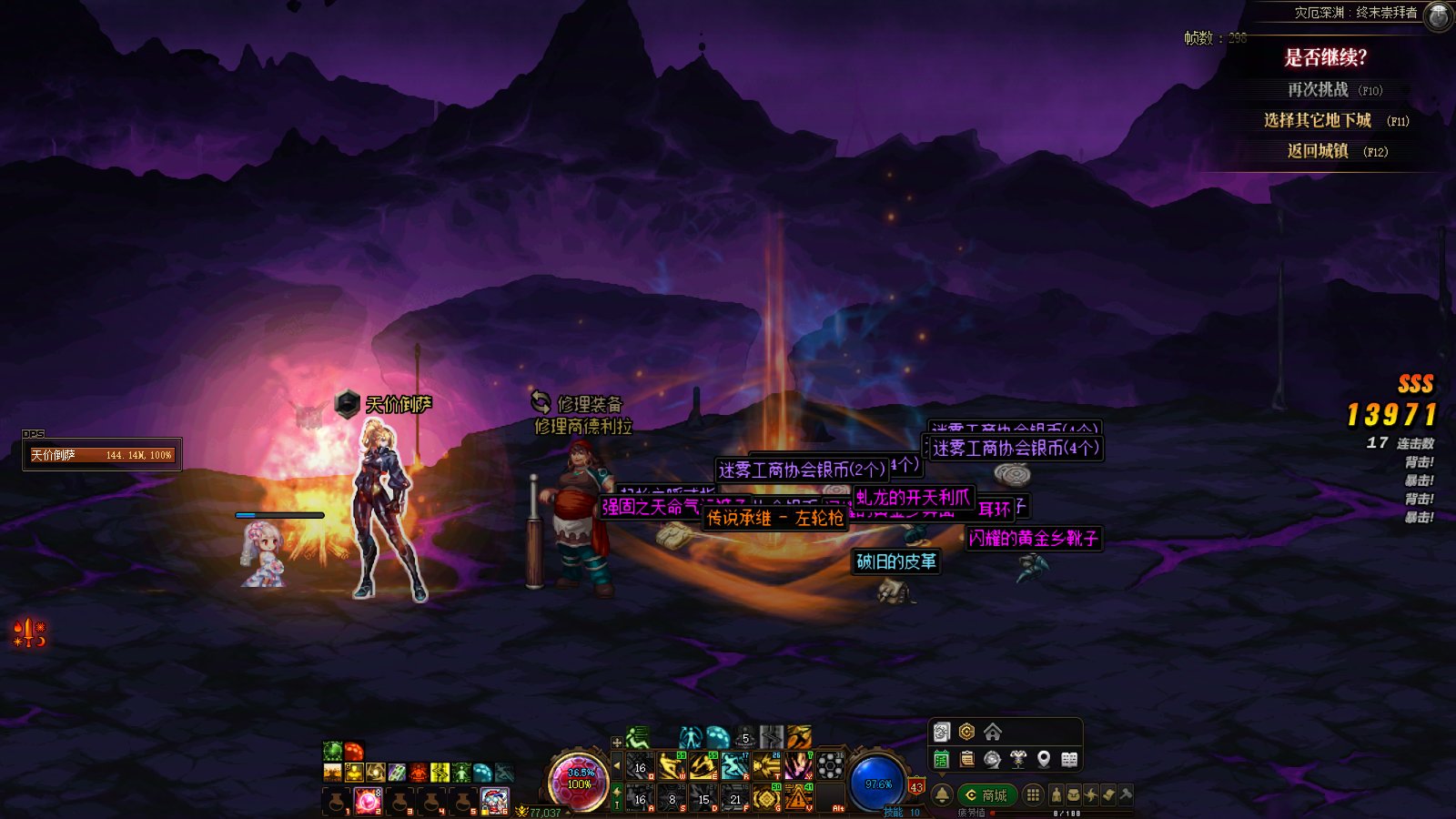Open the open-book icon in popup panel
Image resolution: width=1456 pixels, height=819 pixels.
(x=1069, y=759)
